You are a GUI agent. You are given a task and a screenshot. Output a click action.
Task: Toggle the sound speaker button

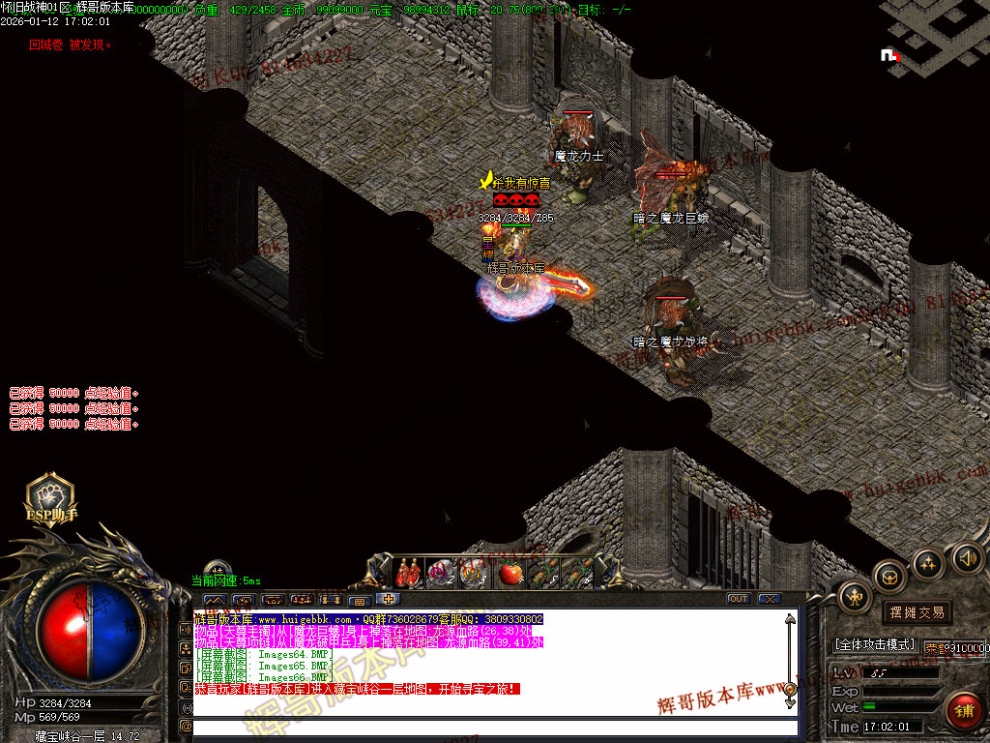967,557
